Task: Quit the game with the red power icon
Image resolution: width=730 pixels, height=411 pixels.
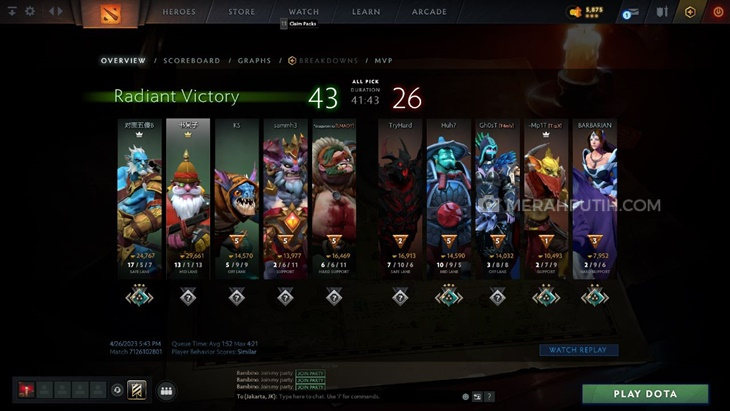Action: 717,12
